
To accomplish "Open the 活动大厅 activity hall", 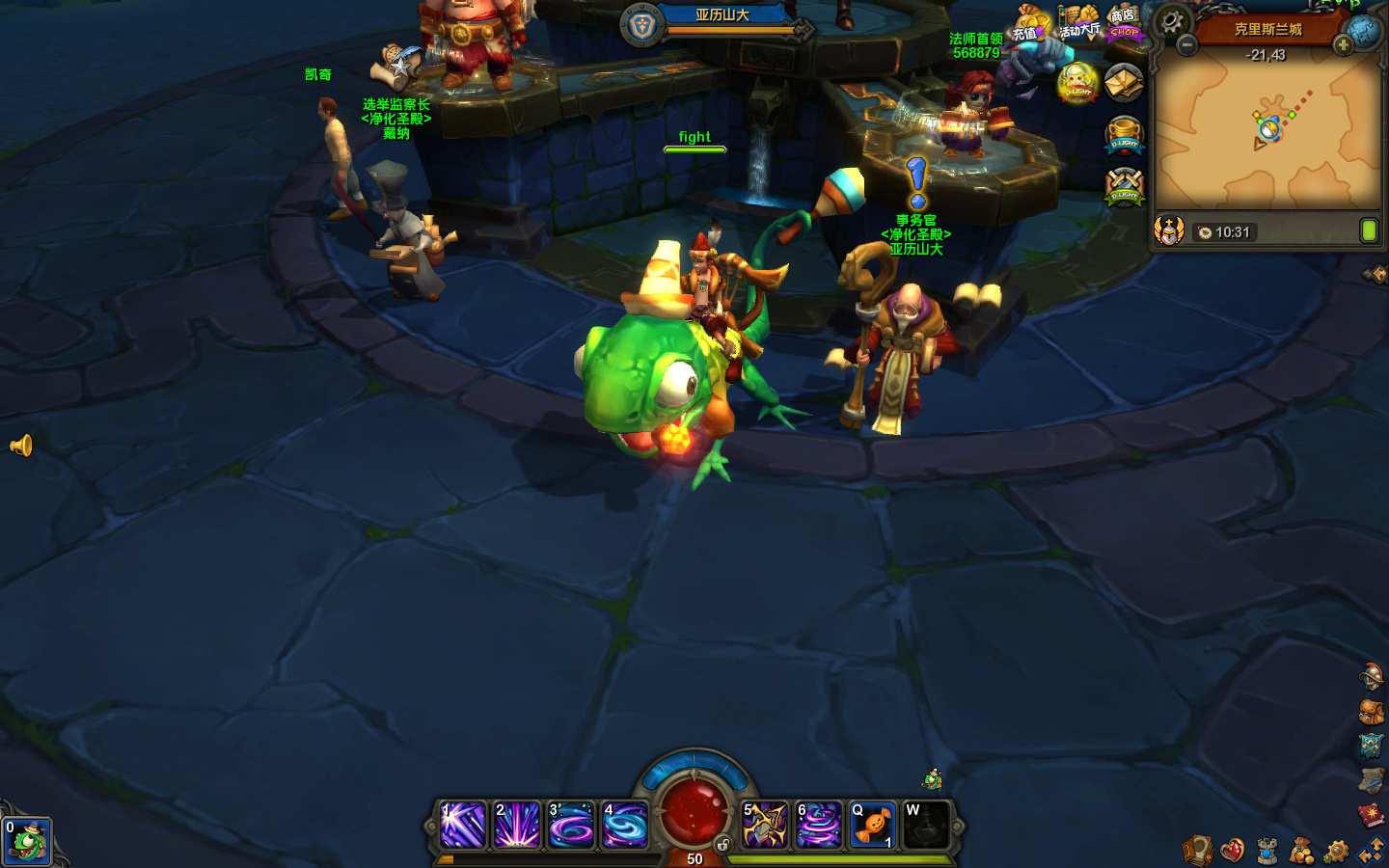I will pos(1078,22).
